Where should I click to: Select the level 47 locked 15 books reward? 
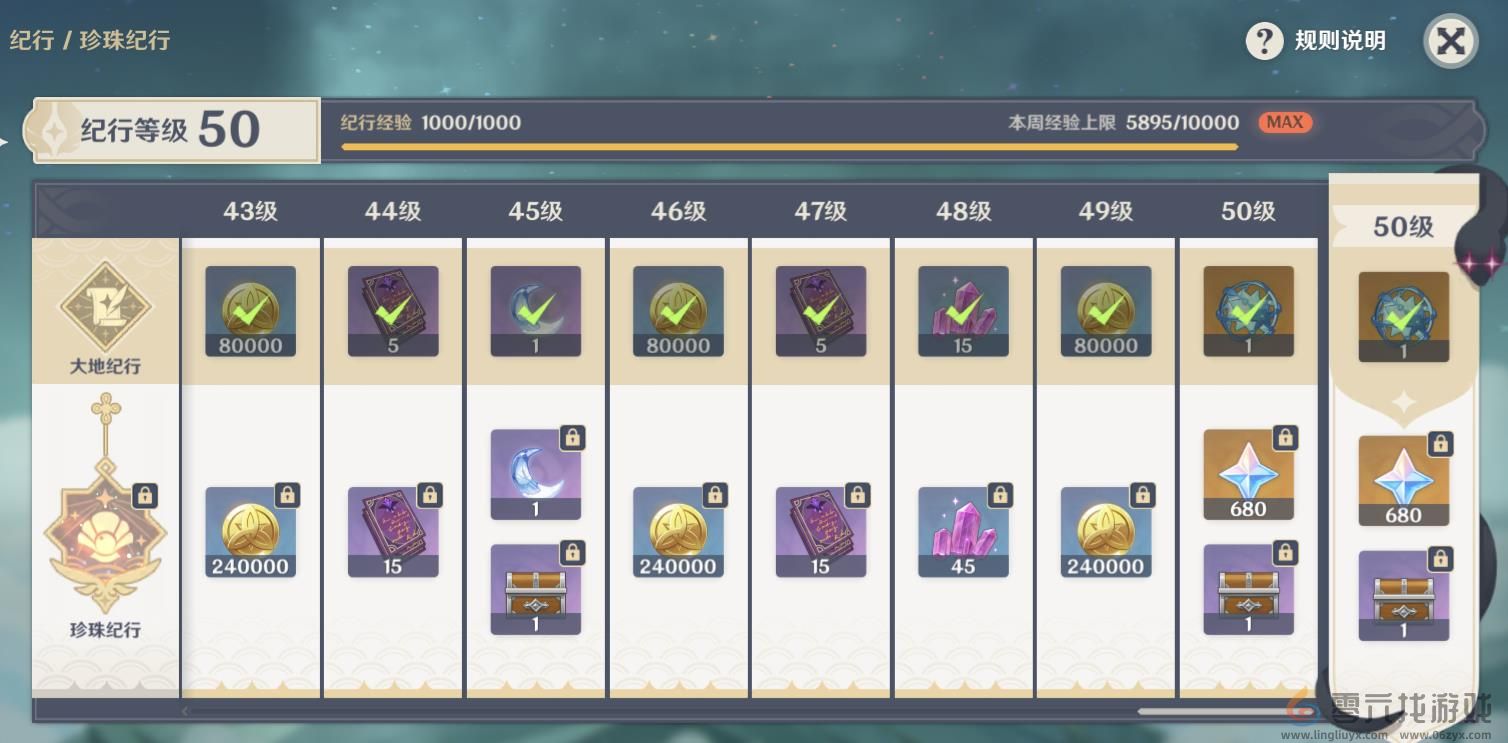[820, 532]
